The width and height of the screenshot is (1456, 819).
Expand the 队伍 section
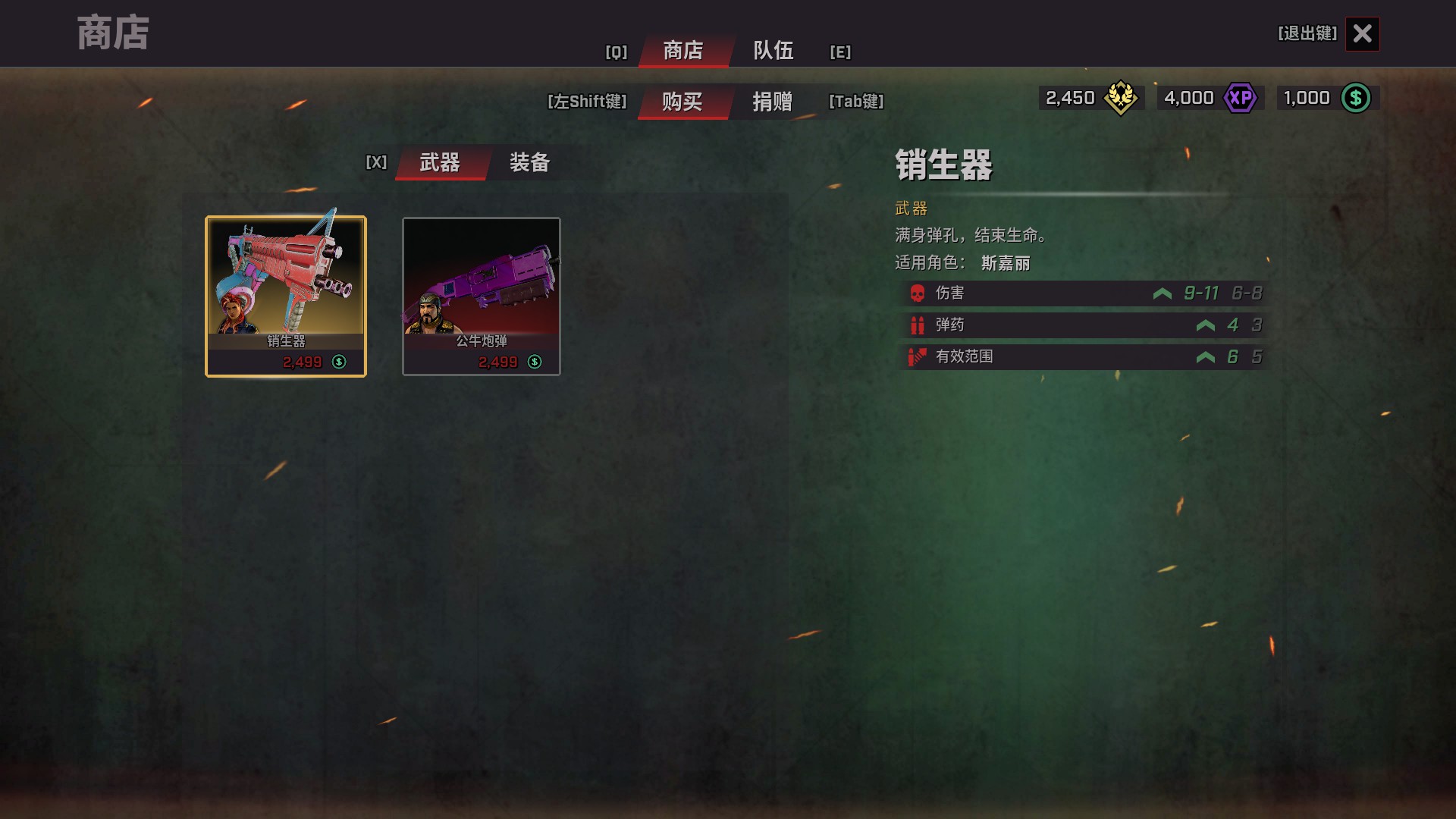(x=772, y=52)
